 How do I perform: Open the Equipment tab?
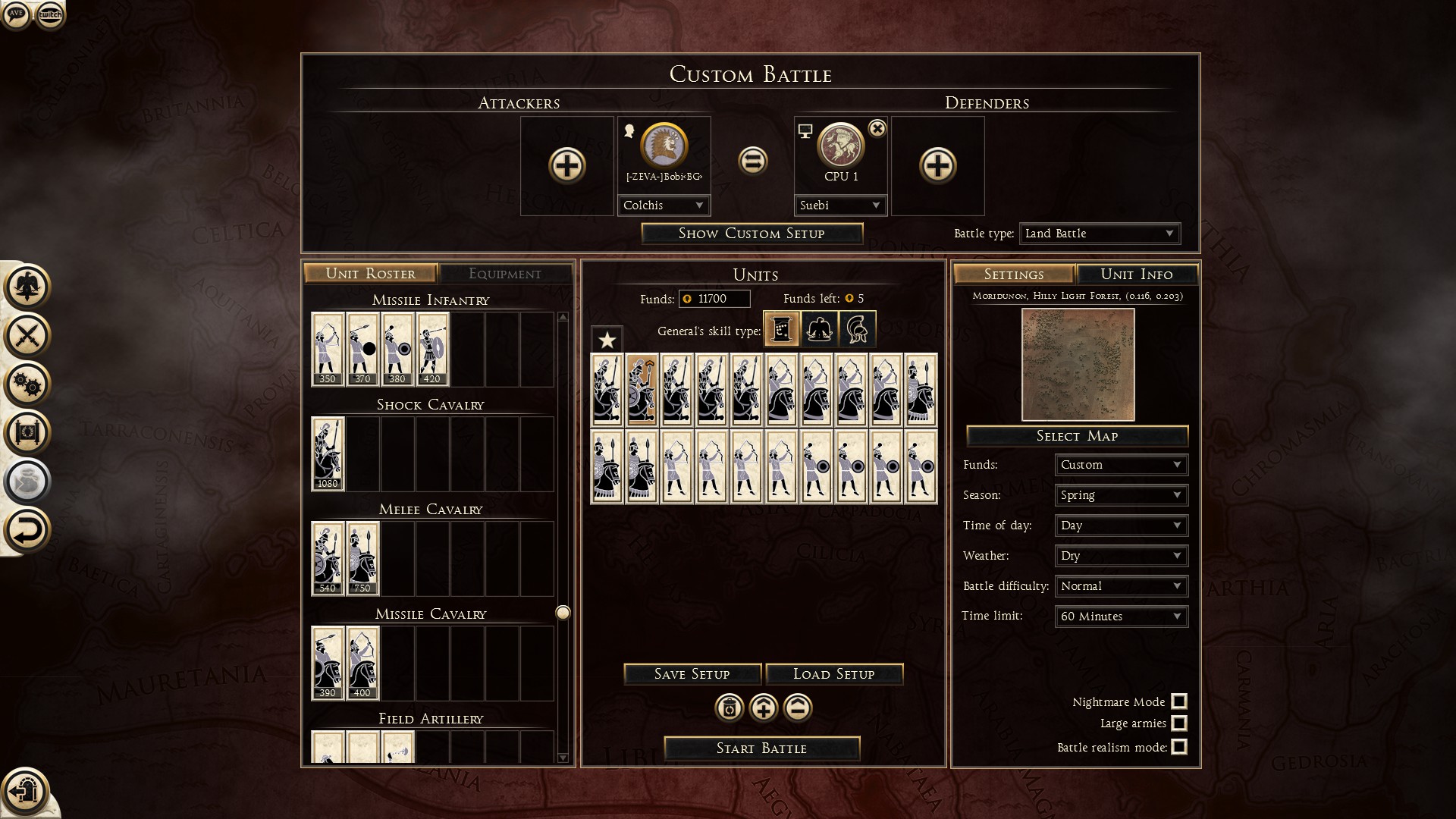click(x=504, y=274)
